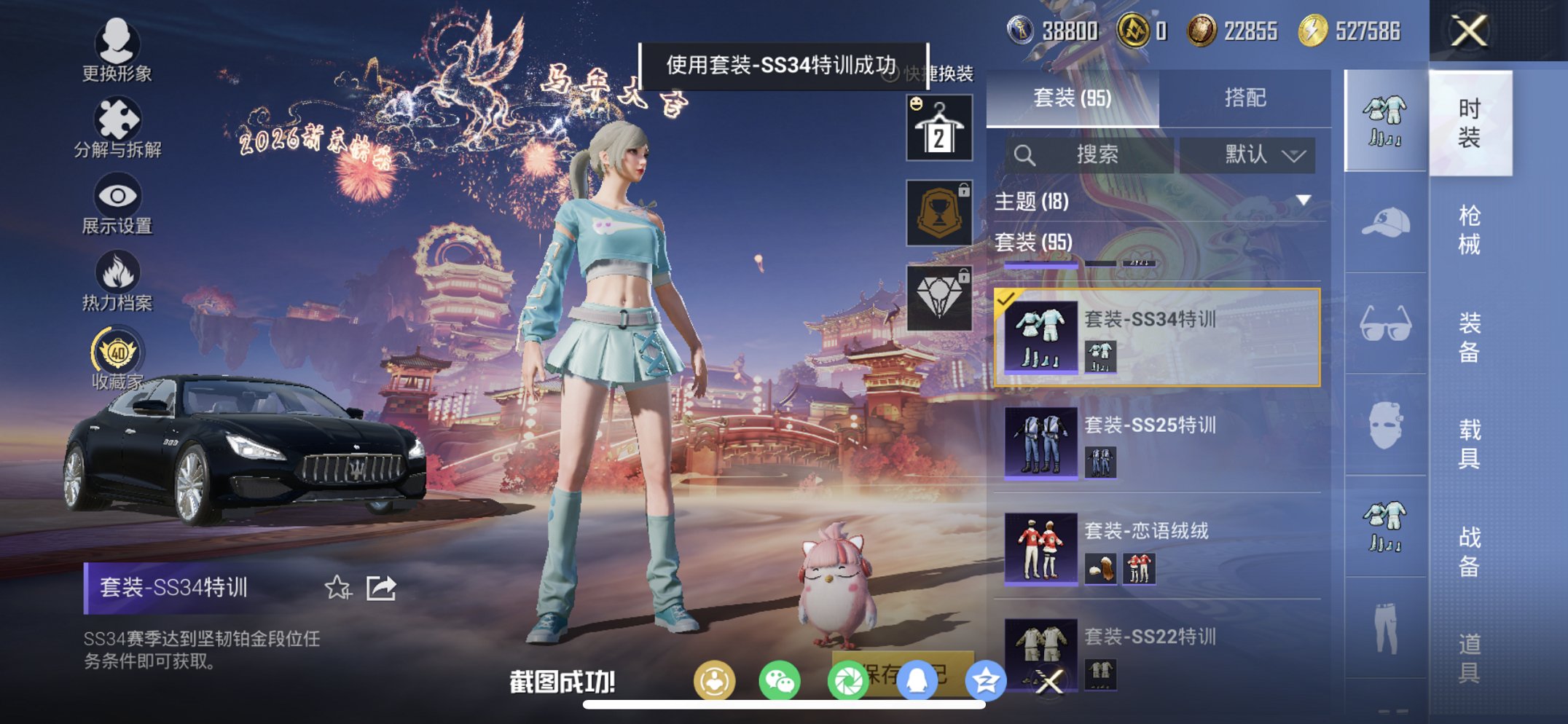Open the 默认 sorting dropdown
This screenshot has height=724, width=1568.
[1253, 154]
